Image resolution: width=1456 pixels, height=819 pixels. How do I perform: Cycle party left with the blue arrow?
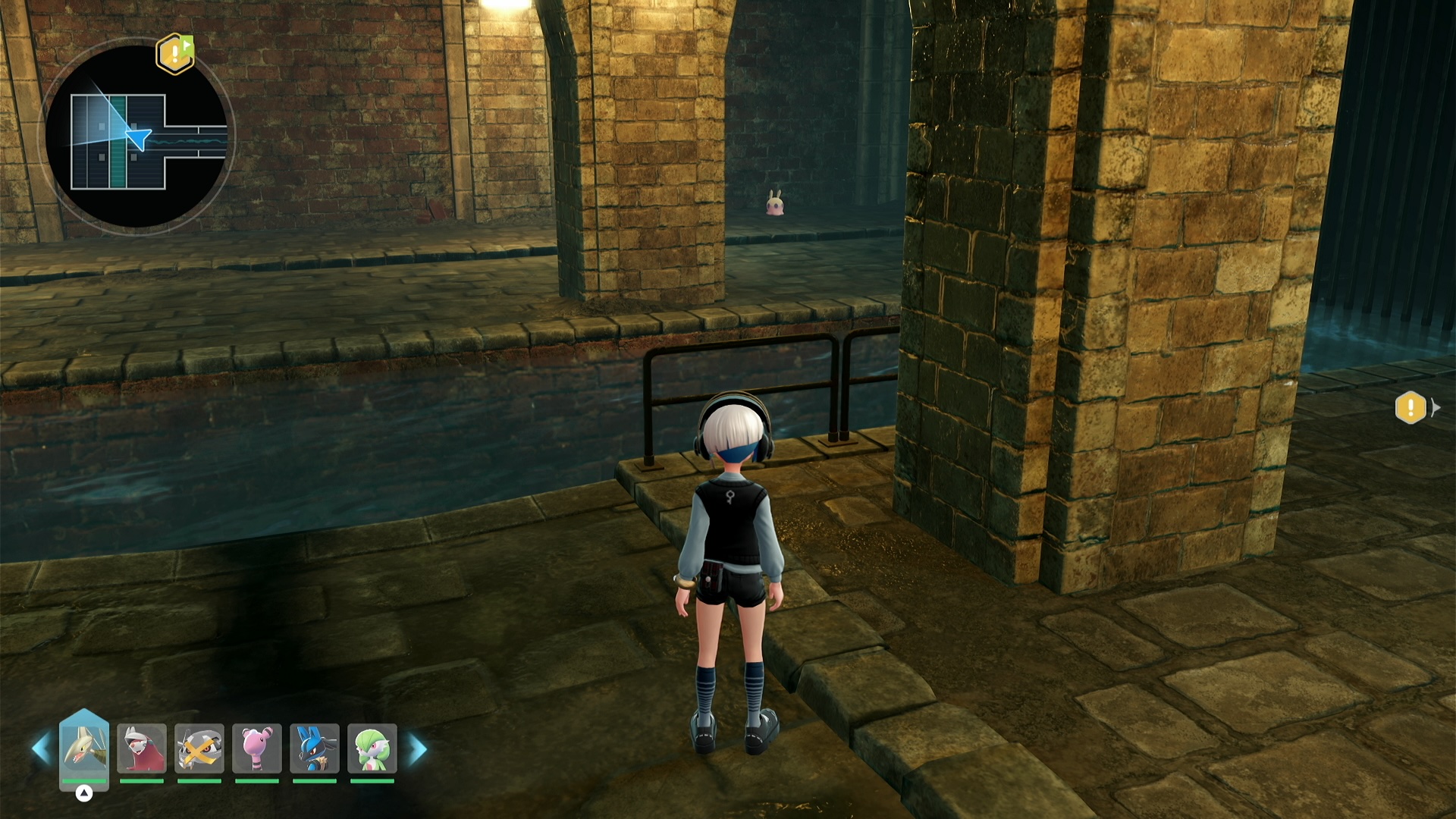(41, 748)
